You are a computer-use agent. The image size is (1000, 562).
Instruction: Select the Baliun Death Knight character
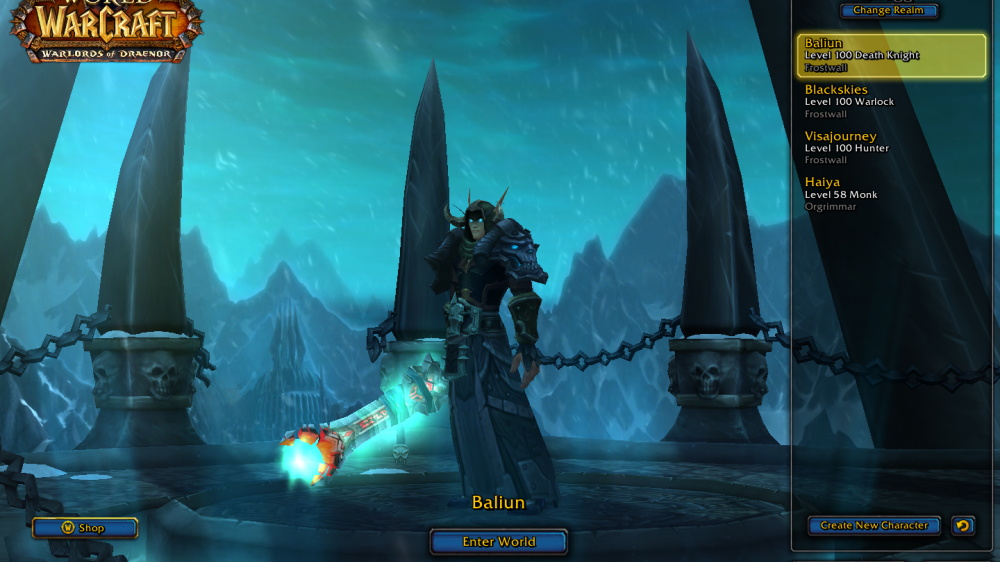(891, 56)
